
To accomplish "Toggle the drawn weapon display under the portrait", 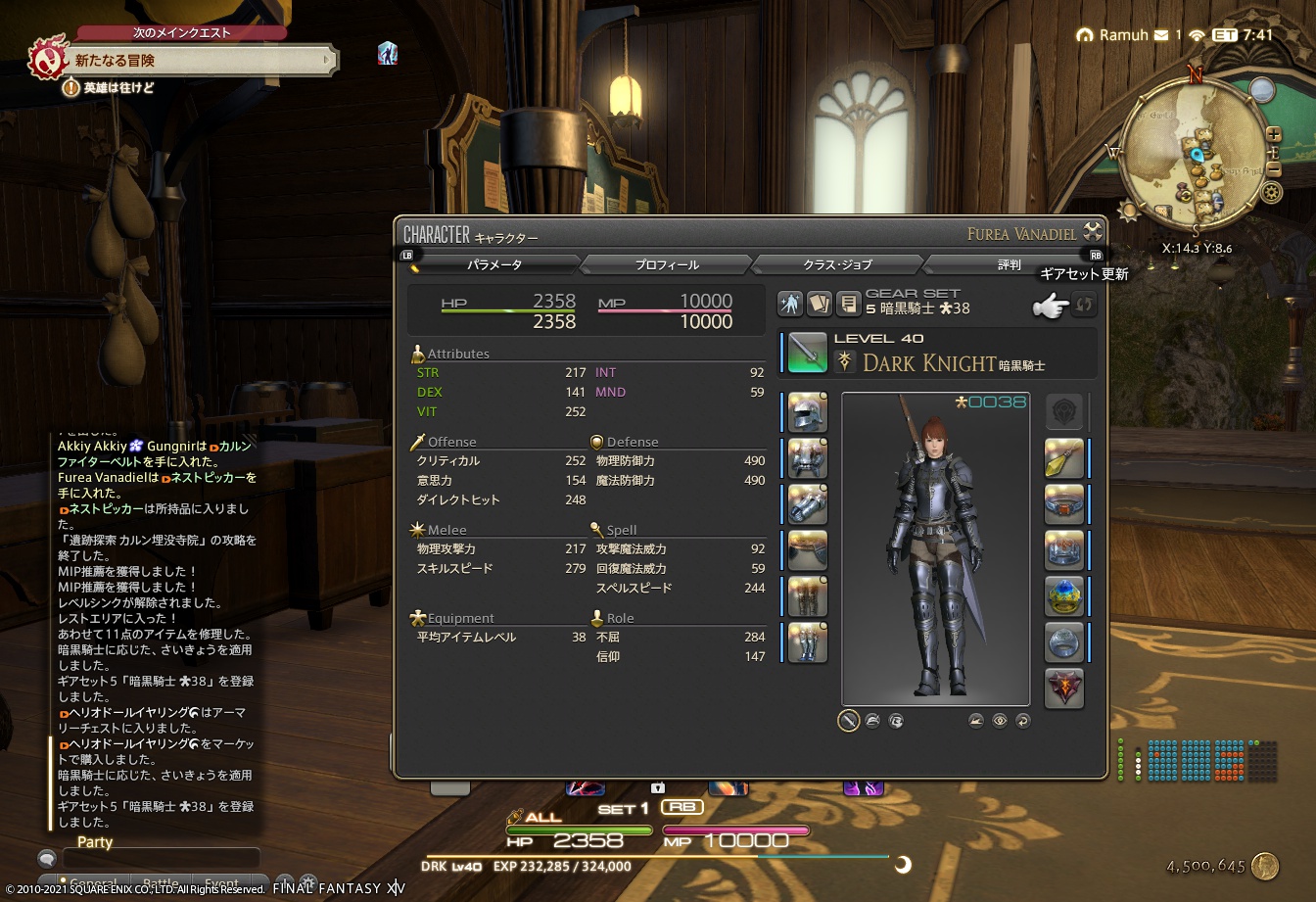I will click(848, 720).
